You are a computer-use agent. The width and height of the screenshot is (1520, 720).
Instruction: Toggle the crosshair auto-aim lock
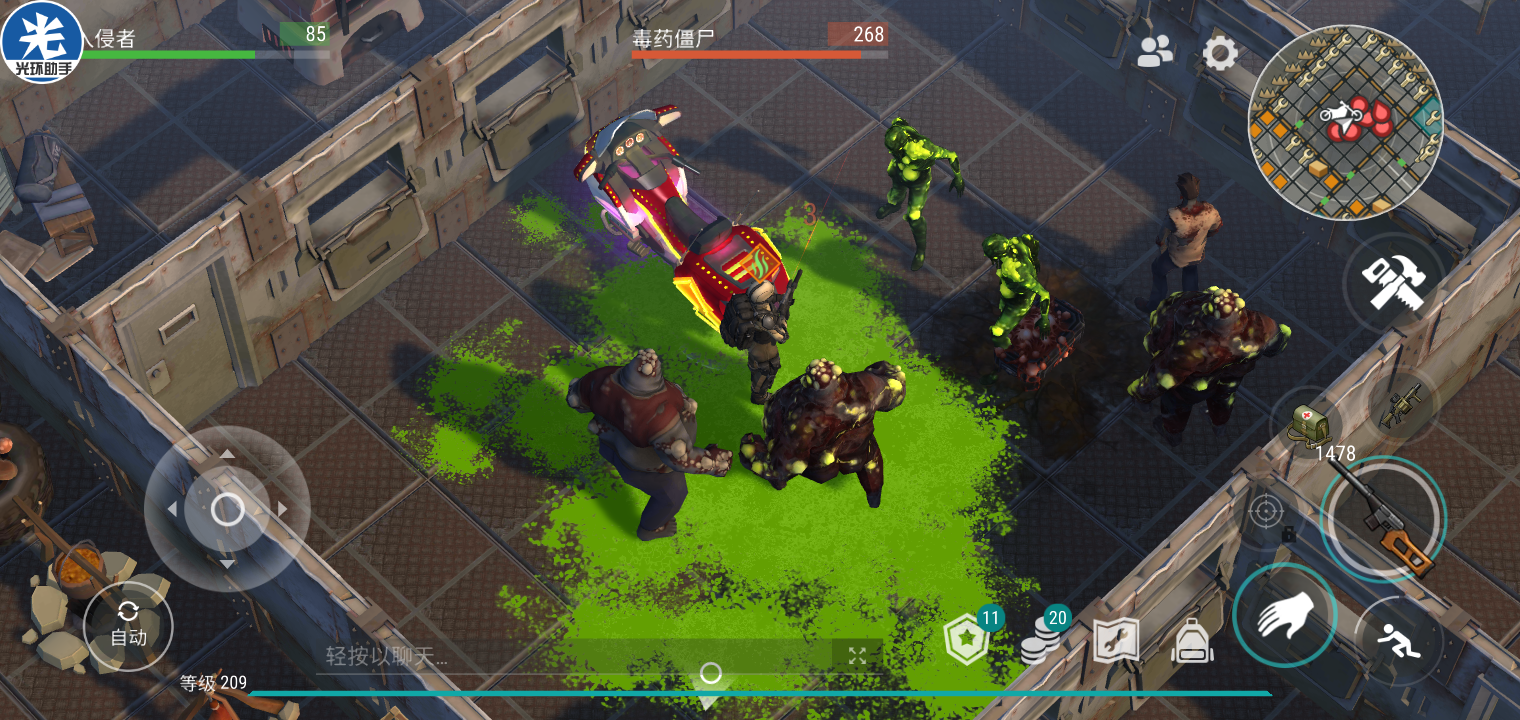(x=1265, y=512)
